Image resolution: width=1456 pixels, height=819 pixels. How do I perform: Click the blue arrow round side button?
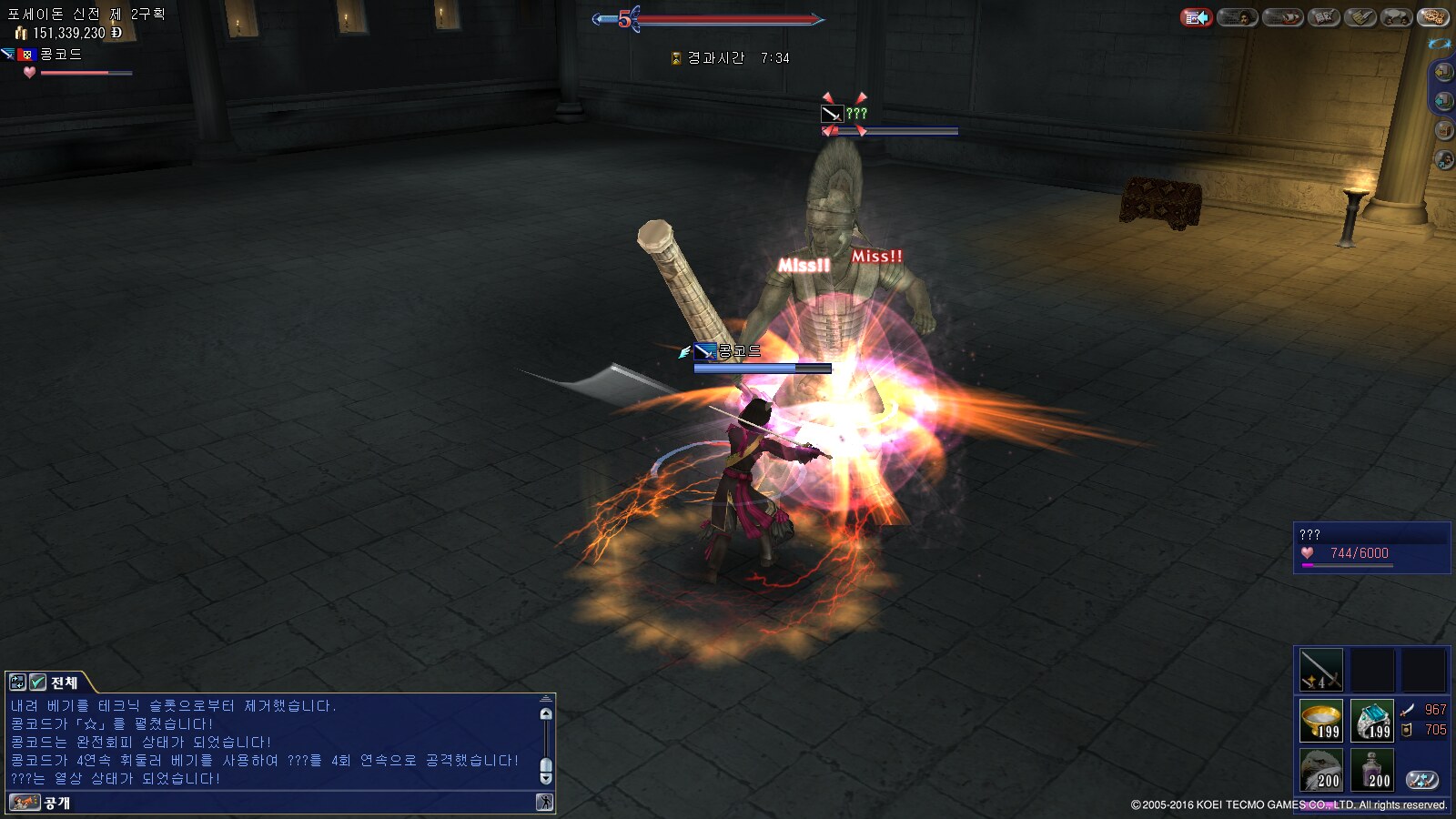(1443, 101)
